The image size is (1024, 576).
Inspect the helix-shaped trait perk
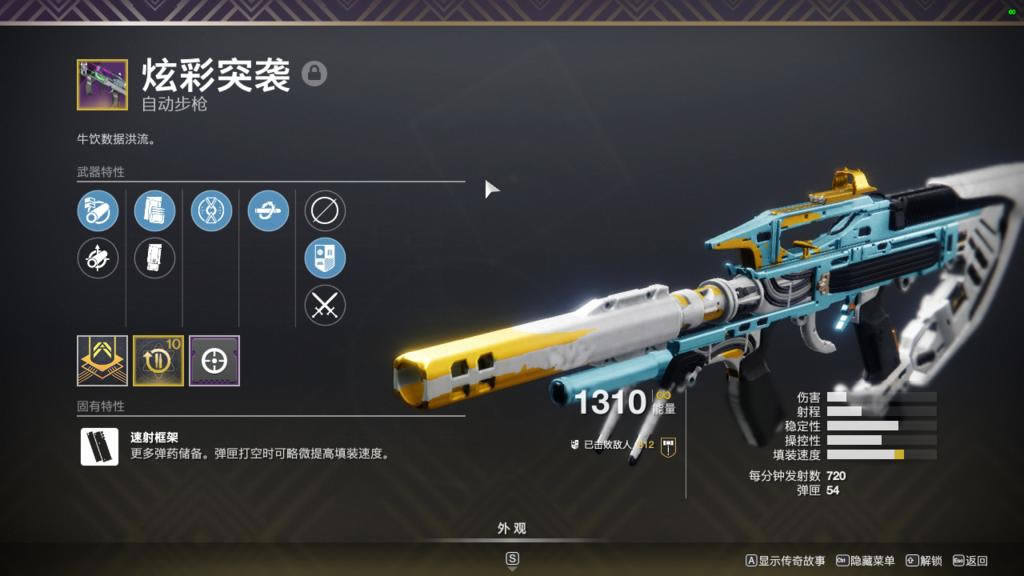(211, 211)
